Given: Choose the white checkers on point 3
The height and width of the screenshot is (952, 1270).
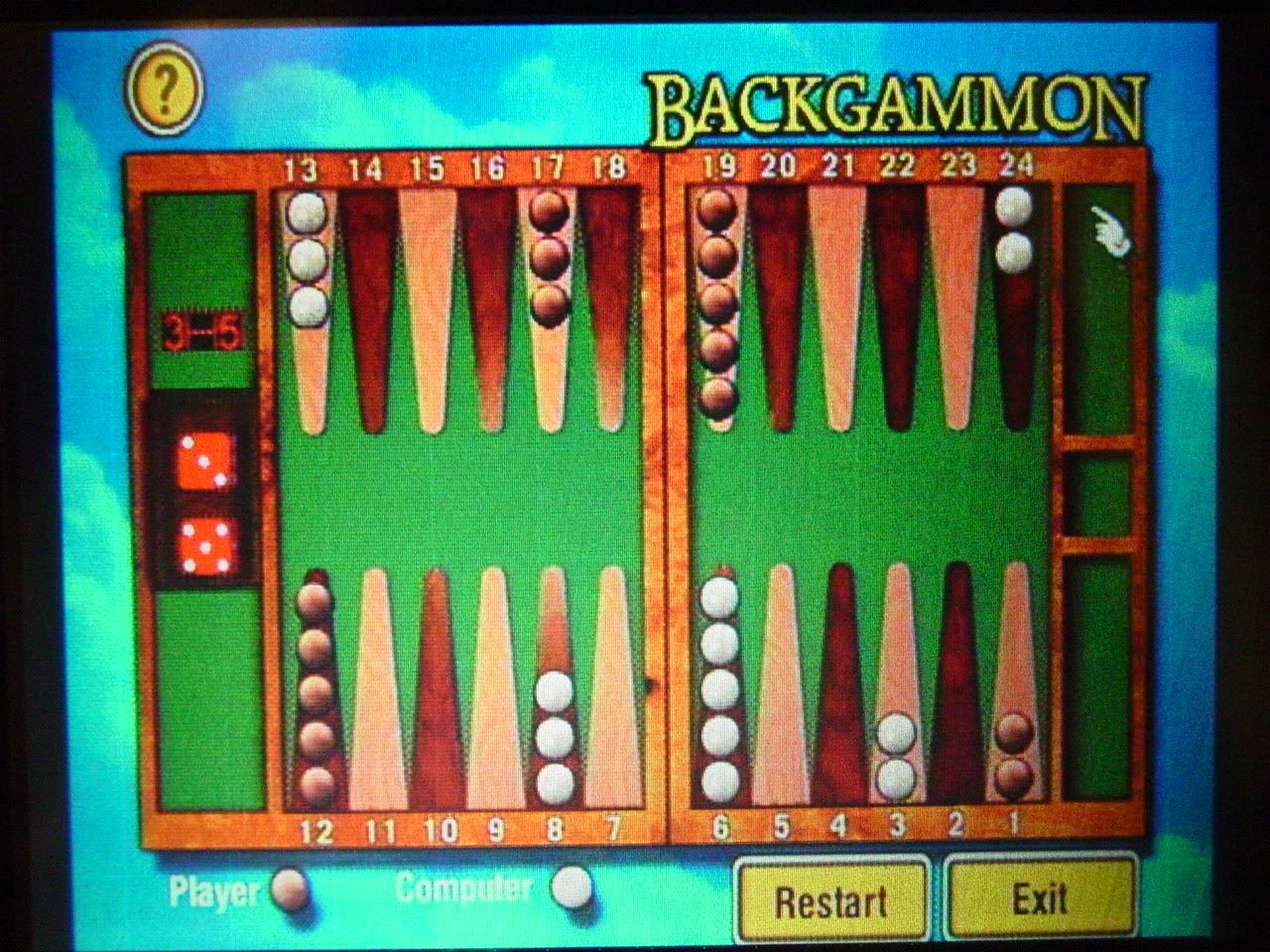Looking at the screenshot, I should tap(896, 756).
